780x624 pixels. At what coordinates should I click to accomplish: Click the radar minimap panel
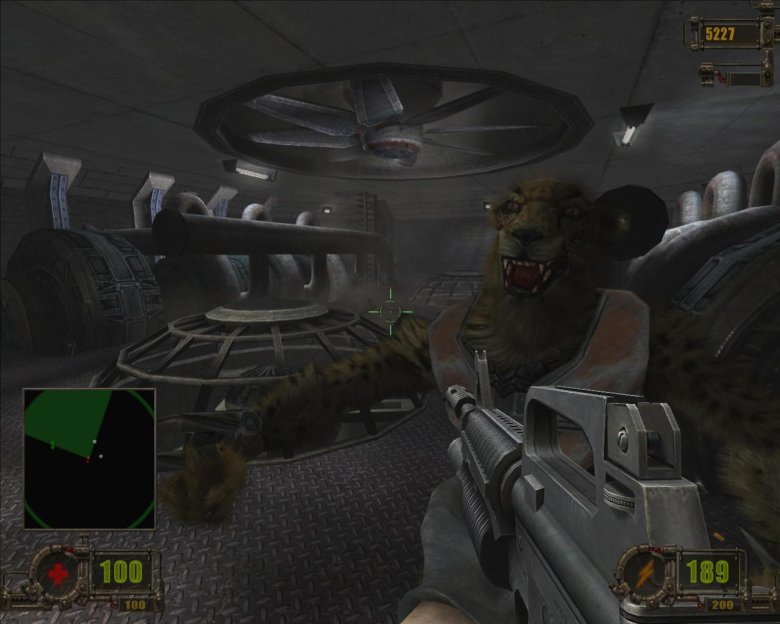89,458
